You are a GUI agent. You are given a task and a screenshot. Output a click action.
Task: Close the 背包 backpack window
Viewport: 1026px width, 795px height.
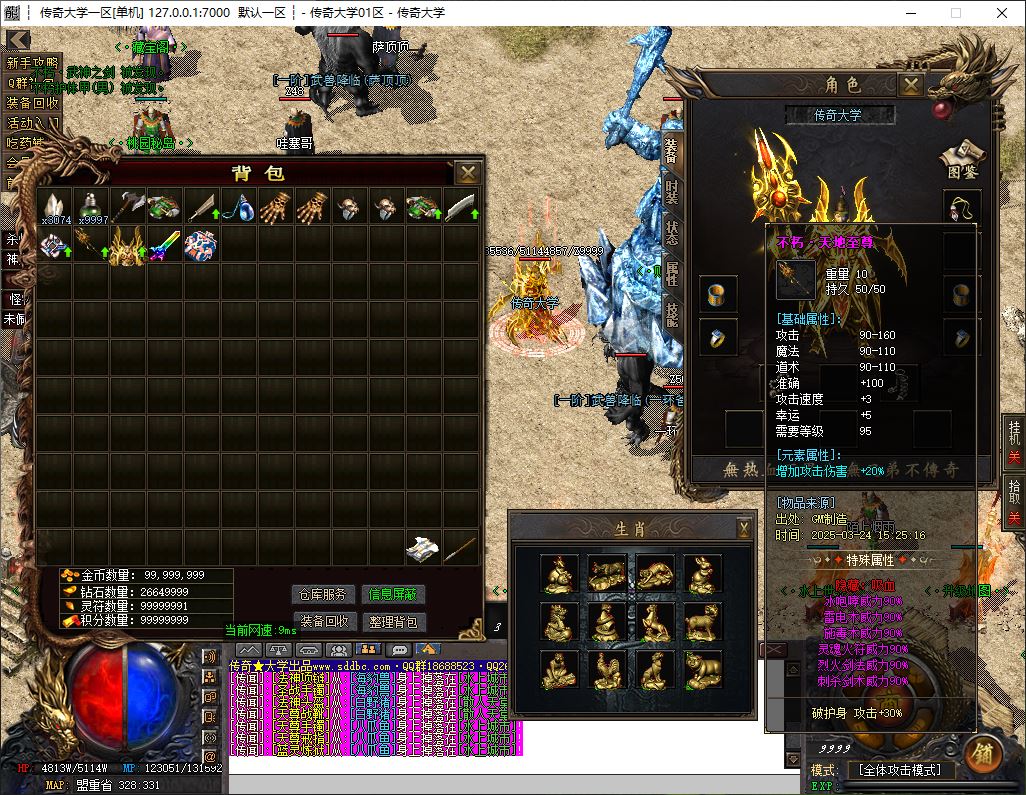pos(467,173)
